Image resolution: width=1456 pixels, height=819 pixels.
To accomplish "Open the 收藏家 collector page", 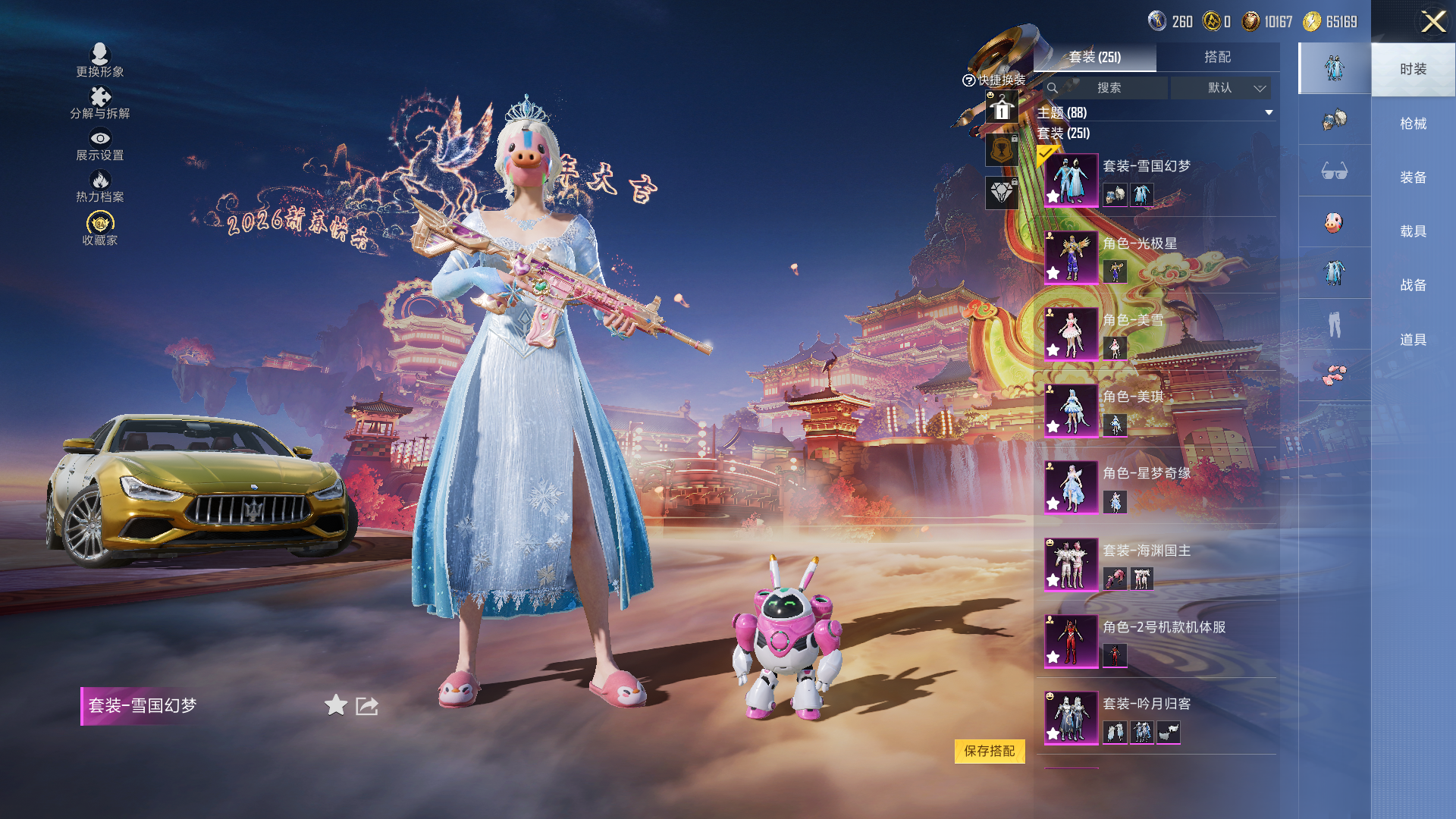I will pos(100,228).
